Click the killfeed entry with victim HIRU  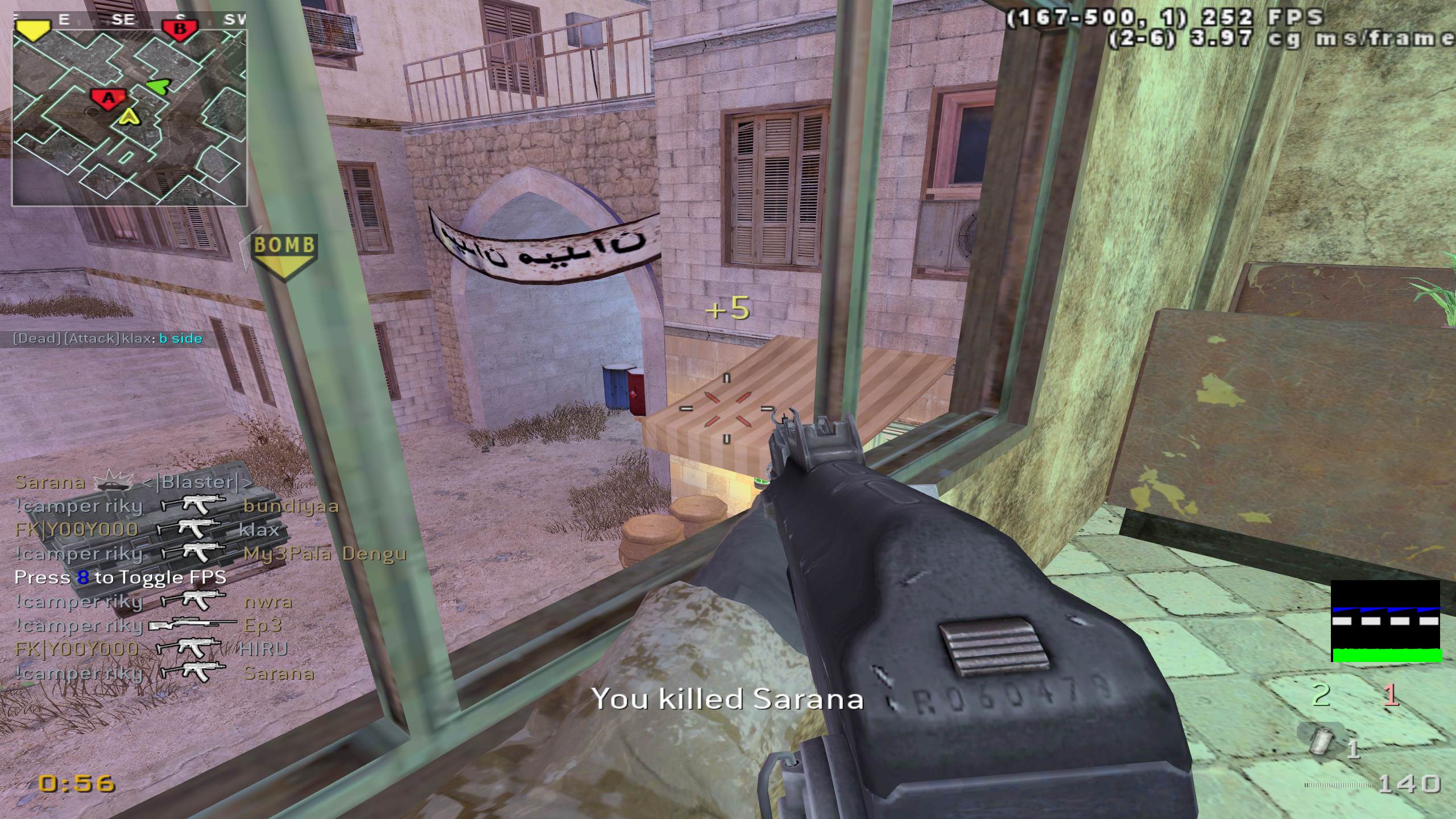pos(151,649)
